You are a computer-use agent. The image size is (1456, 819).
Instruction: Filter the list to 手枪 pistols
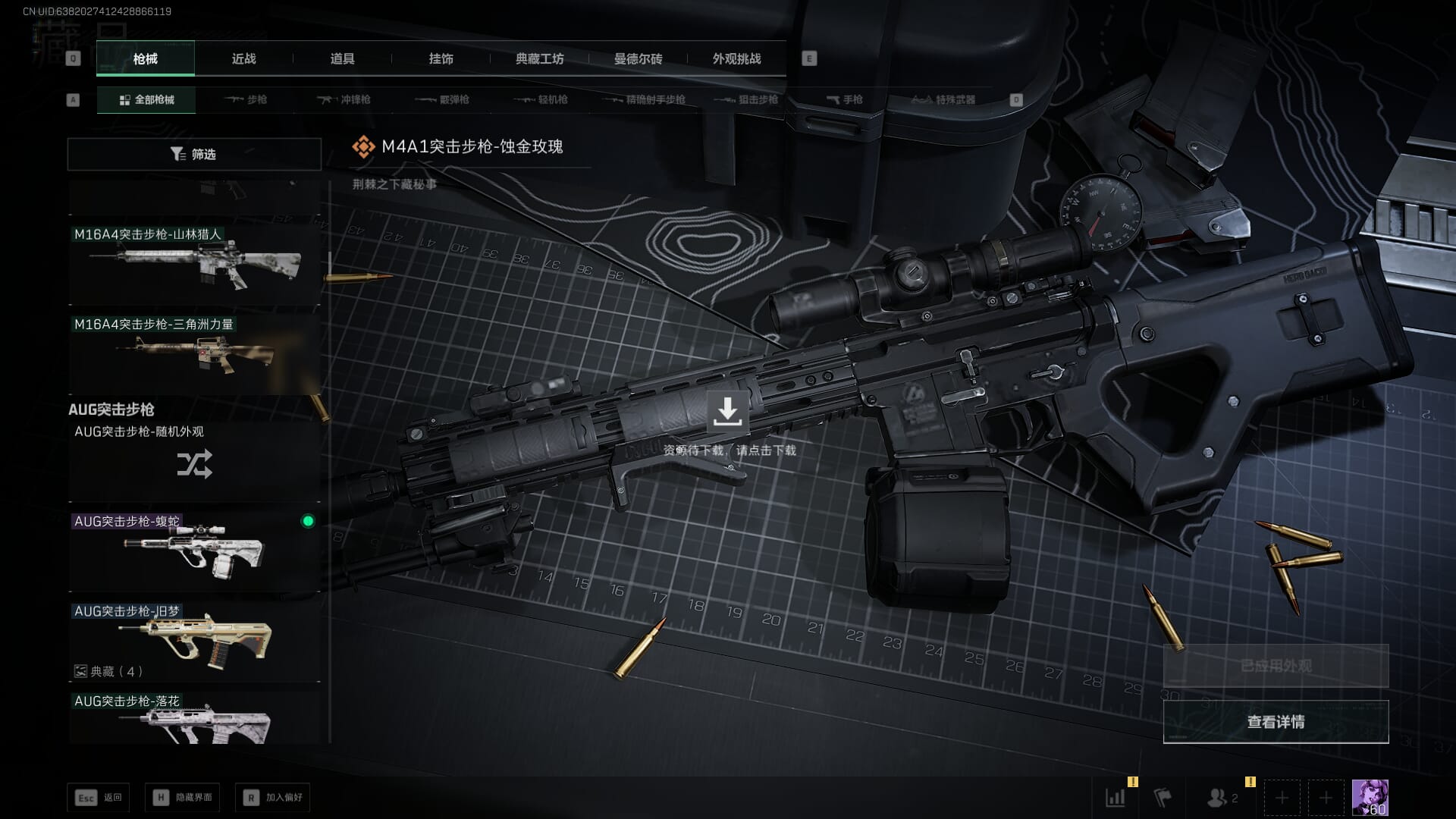click(844, 99)
